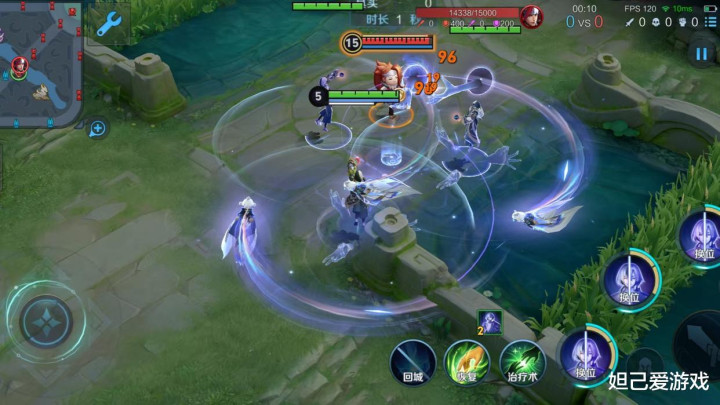Use the 恢复 restore ability
Image resolution: width=720 pixels, height=405 pixels.
pos(467,360)
